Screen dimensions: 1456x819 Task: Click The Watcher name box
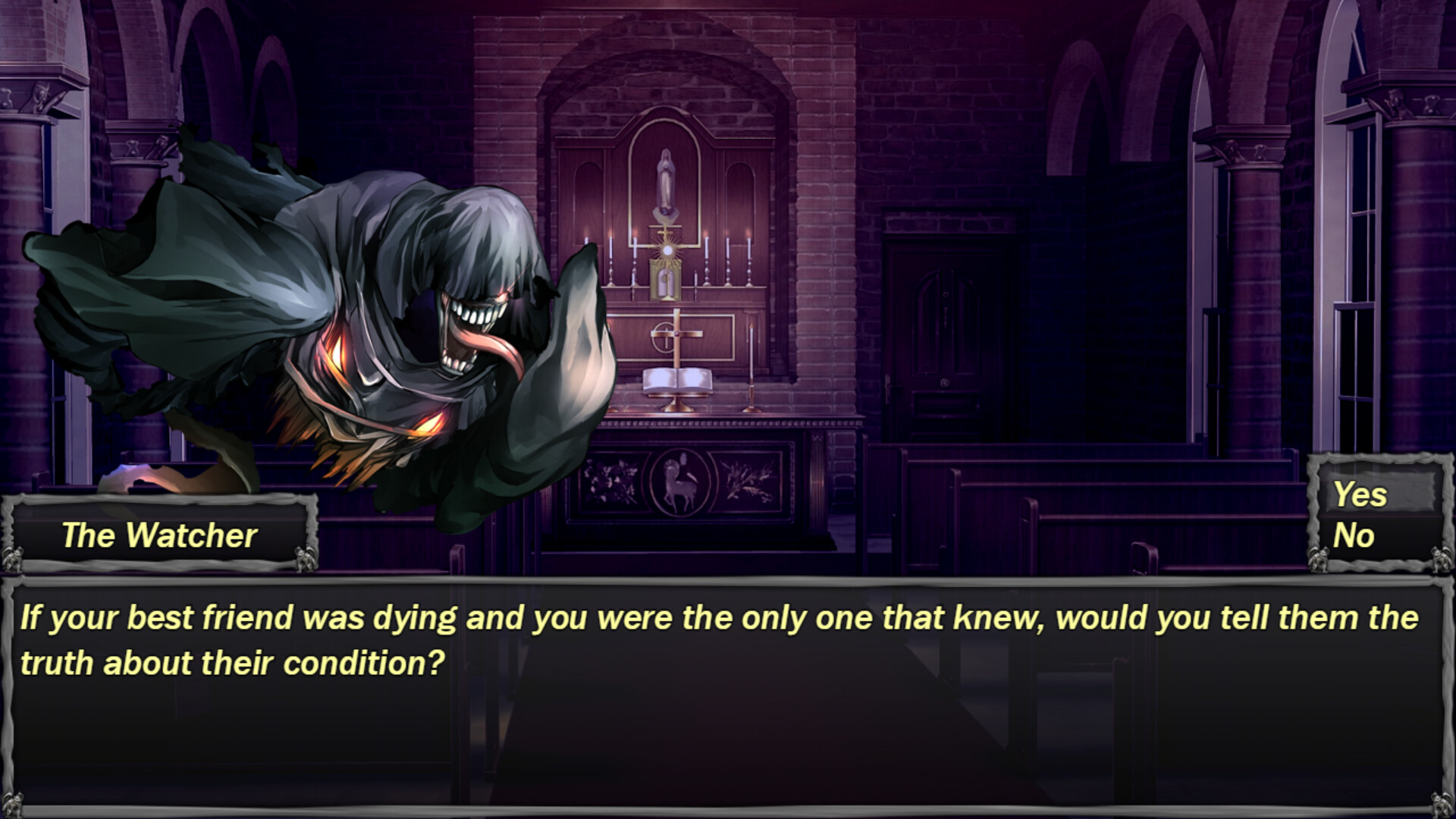159,536
